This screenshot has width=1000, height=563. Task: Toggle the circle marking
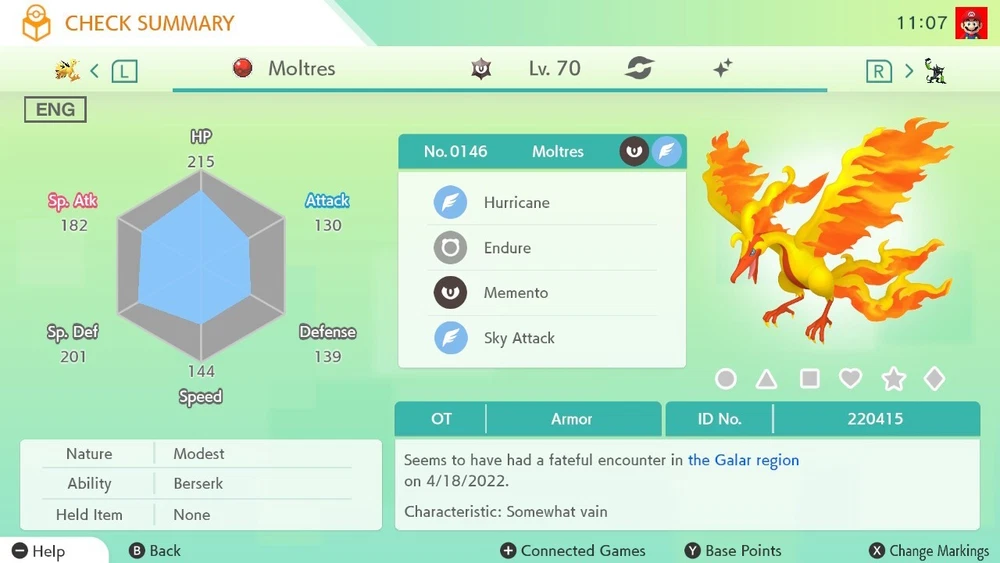[x=726, y=379]
